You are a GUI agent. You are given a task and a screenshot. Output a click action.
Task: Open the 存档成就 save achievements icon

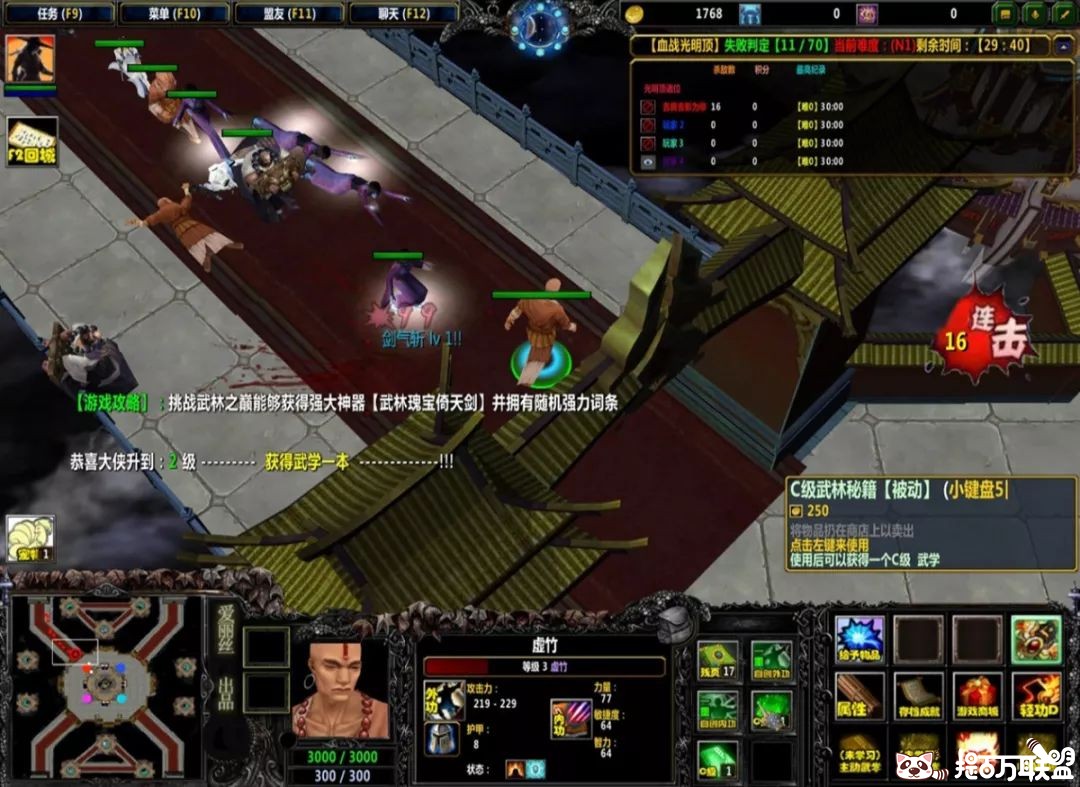click(x=918, y=695)
